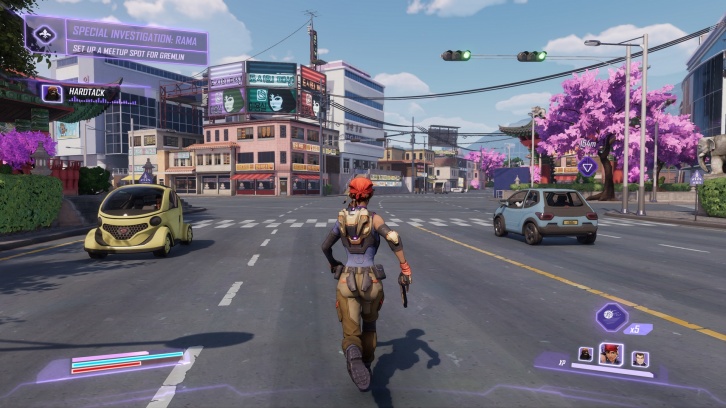The width and height of the screenshot is (726, 408).
Task: Choose the red-haired agent portrait
Action: [x=610, y=354]
